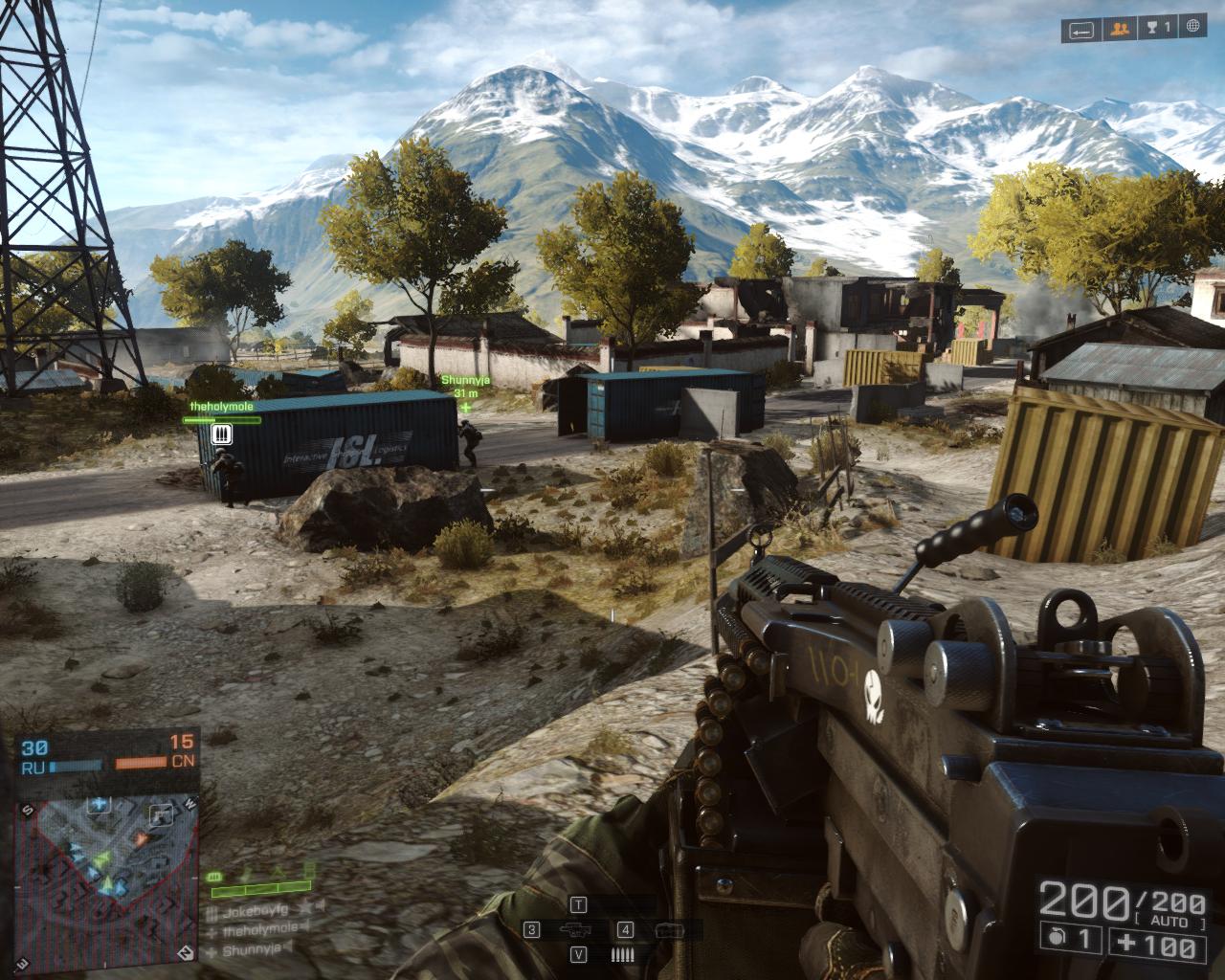
Task: Open the globe icon in the top bar
Action: (1192, 31)
